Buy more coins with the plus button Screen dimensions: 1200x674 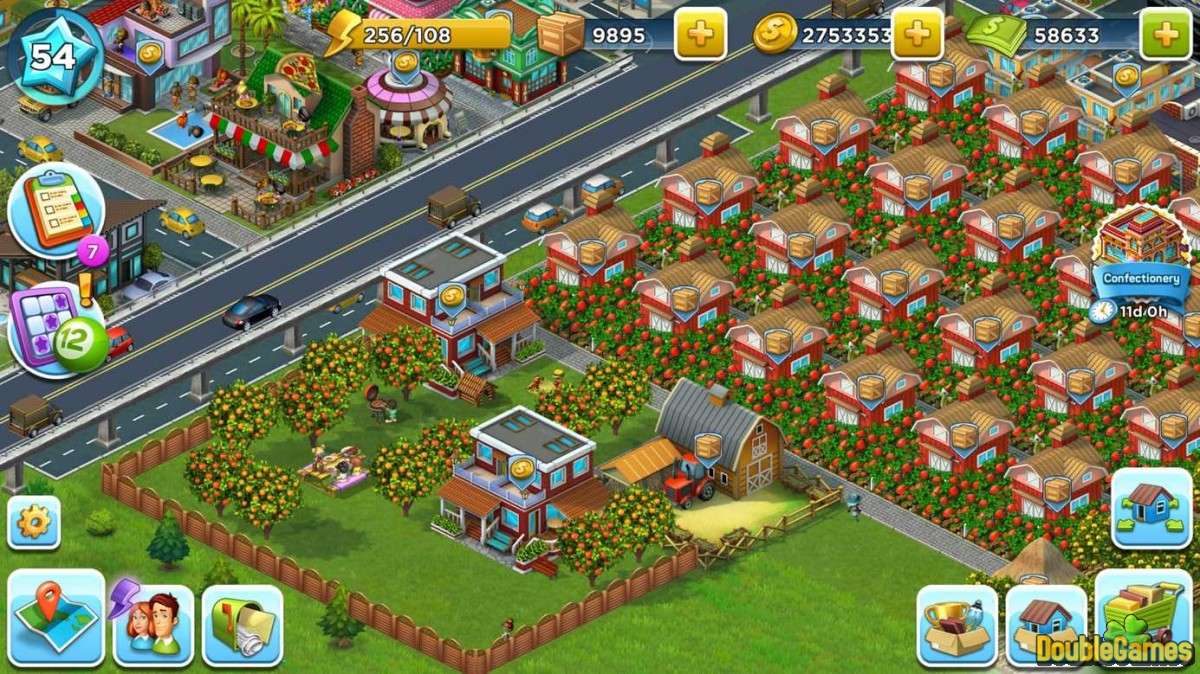tap(917, 35)
